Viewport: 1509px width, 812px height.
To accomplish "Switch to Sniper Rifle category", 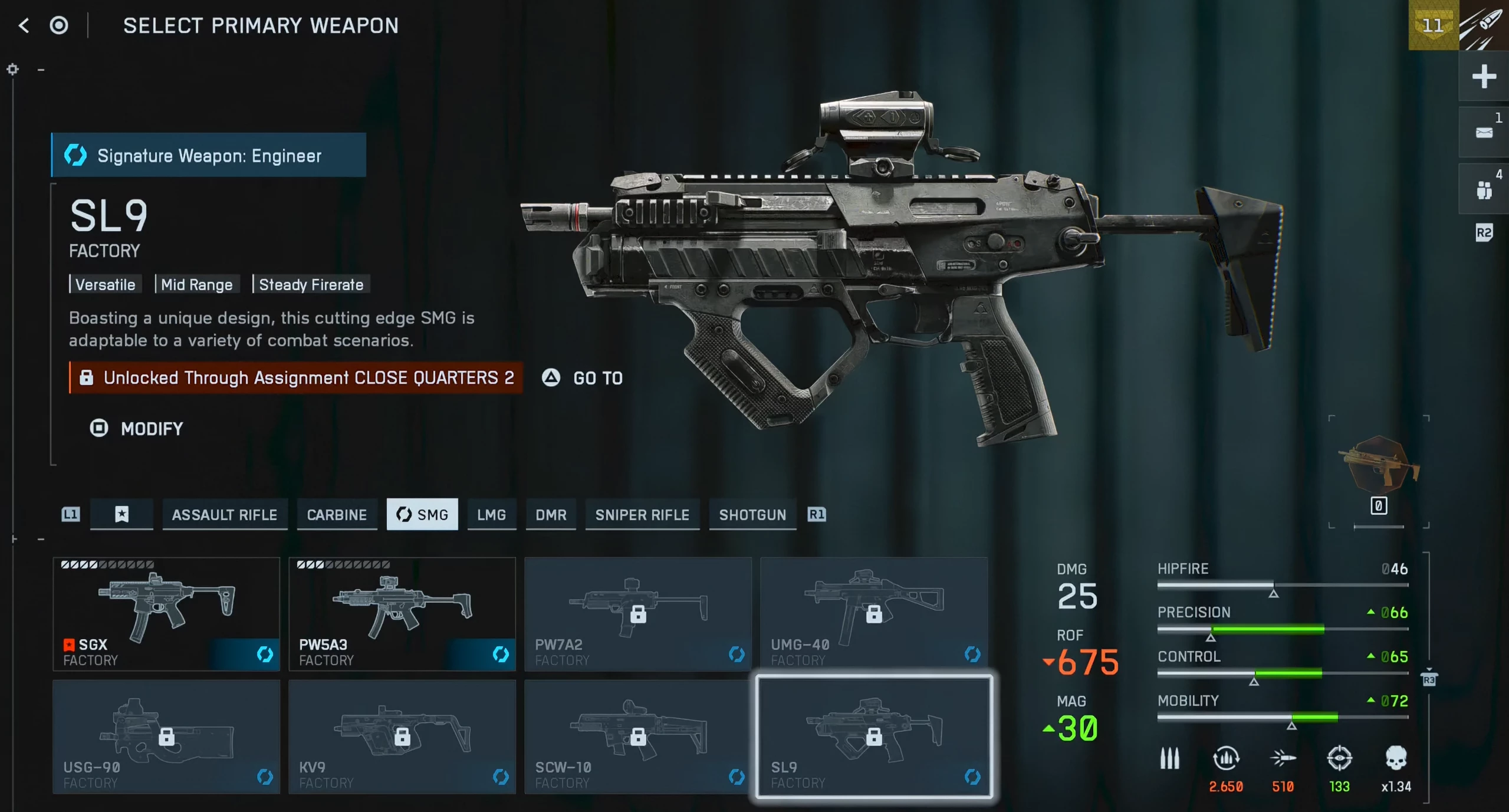I will (642, 515).
